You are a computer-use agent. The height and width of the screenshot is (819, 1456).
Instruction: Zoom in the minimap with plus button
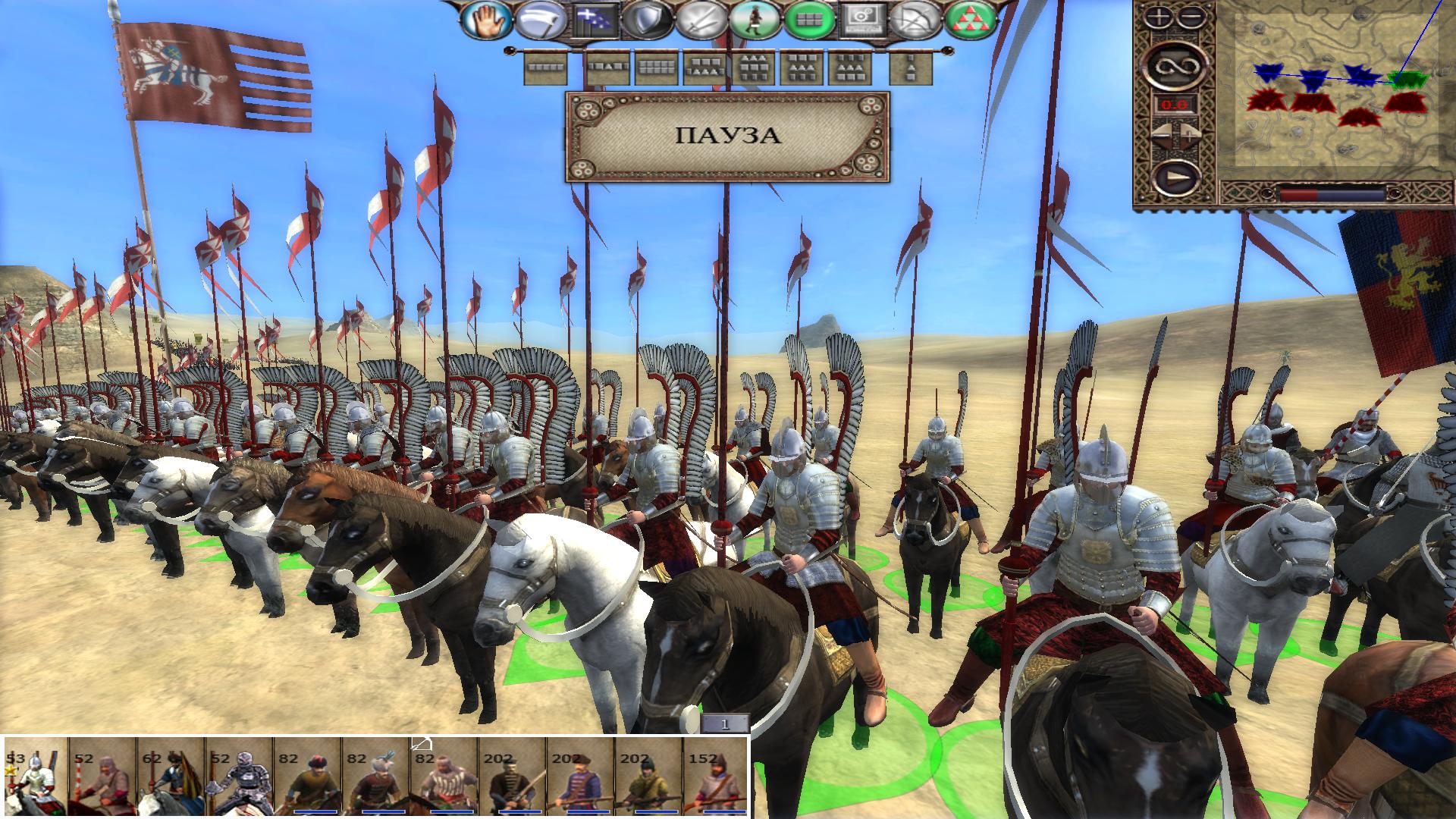click(1159, 17)
